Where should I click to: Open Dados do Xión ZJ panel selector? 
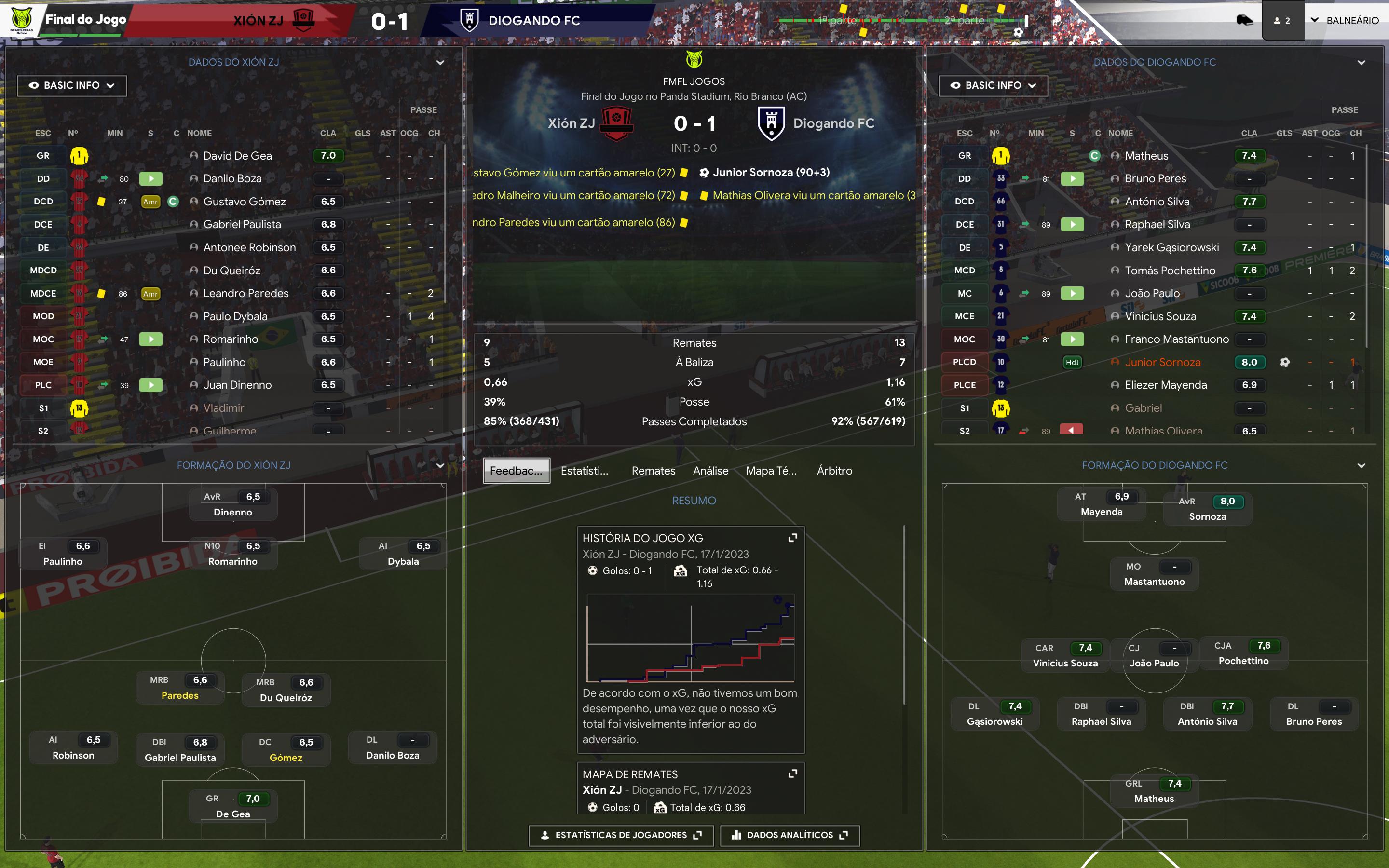(440, 63)
